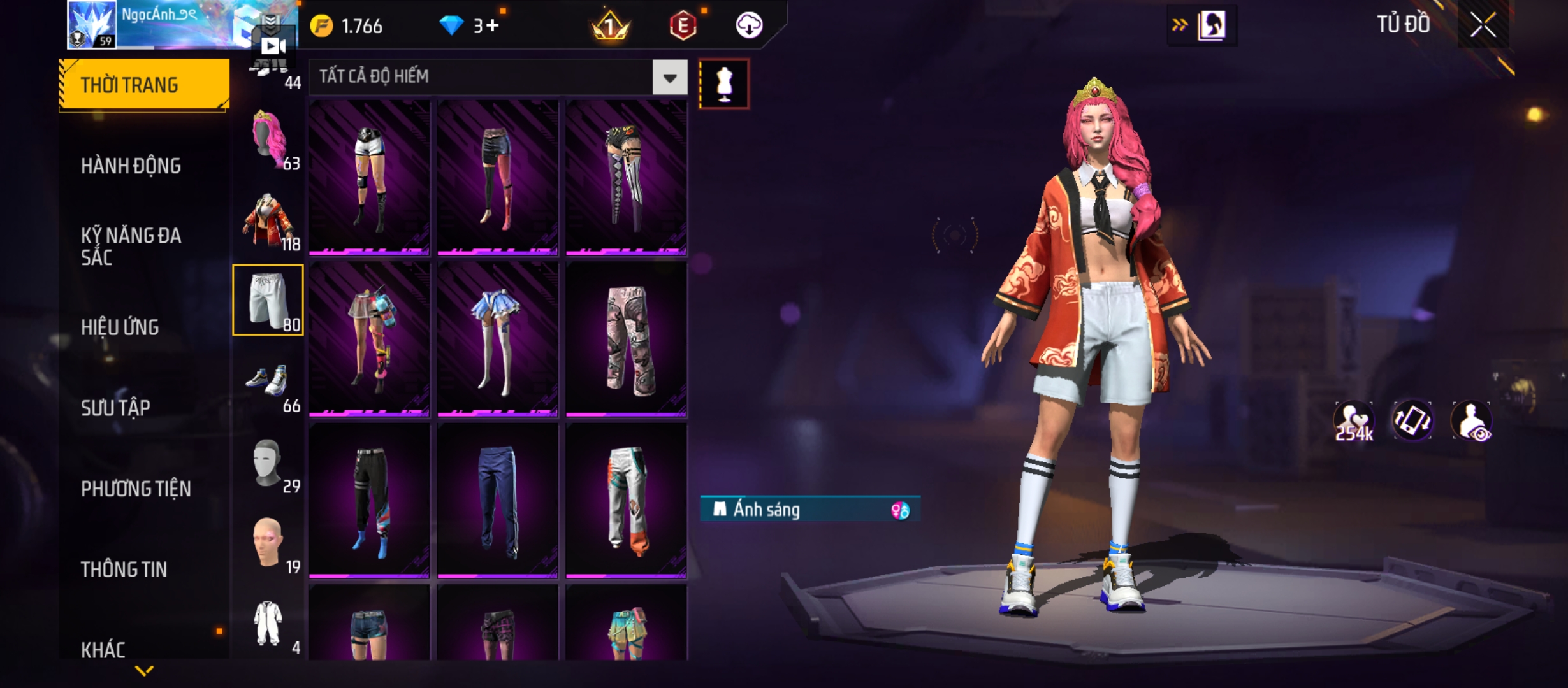Show the Thông Tin tab
Screen dimensions: 1568x688
click(124, 570)
